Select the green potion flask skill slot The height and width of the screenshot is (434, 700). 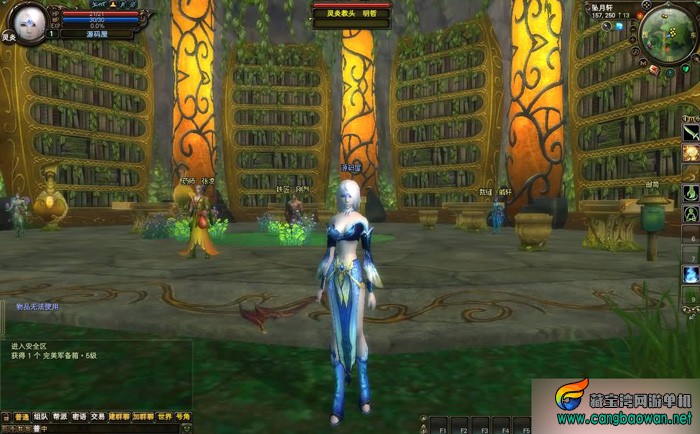click(x=690, y=192)
